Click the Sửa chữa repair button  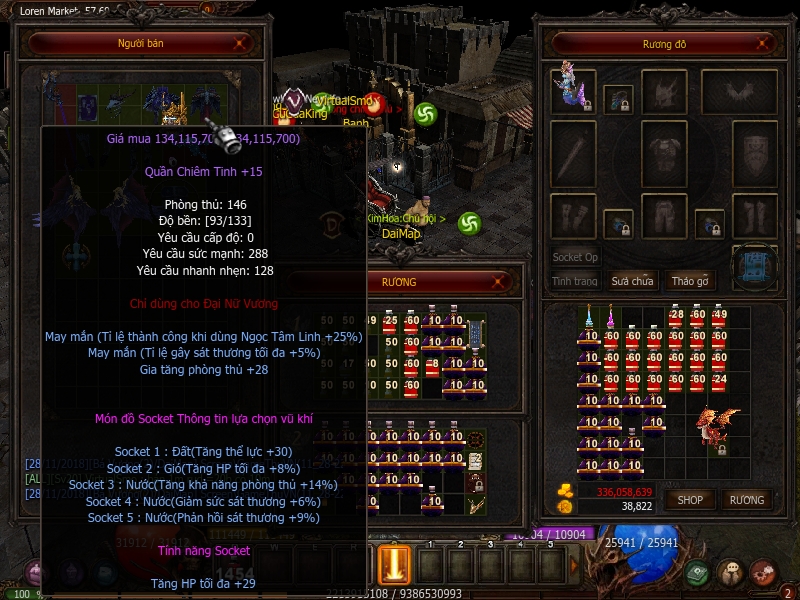(632, 281)
